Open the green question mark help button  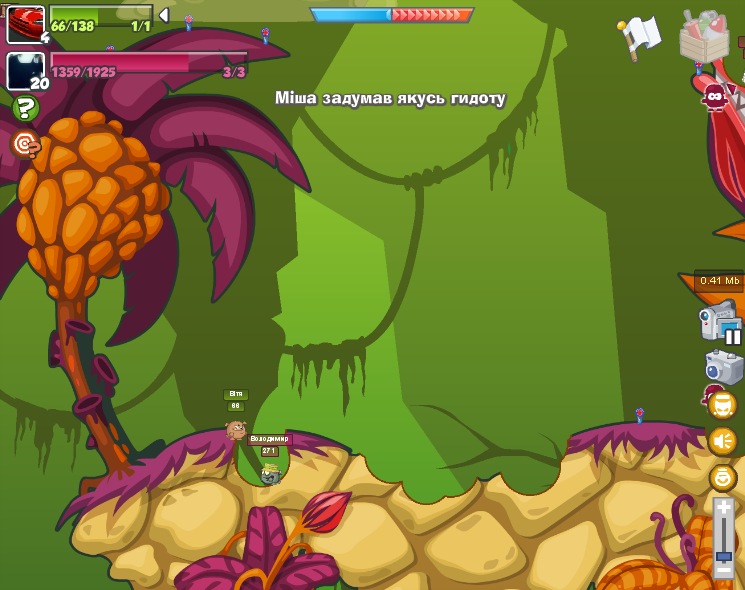pos(25,108)
